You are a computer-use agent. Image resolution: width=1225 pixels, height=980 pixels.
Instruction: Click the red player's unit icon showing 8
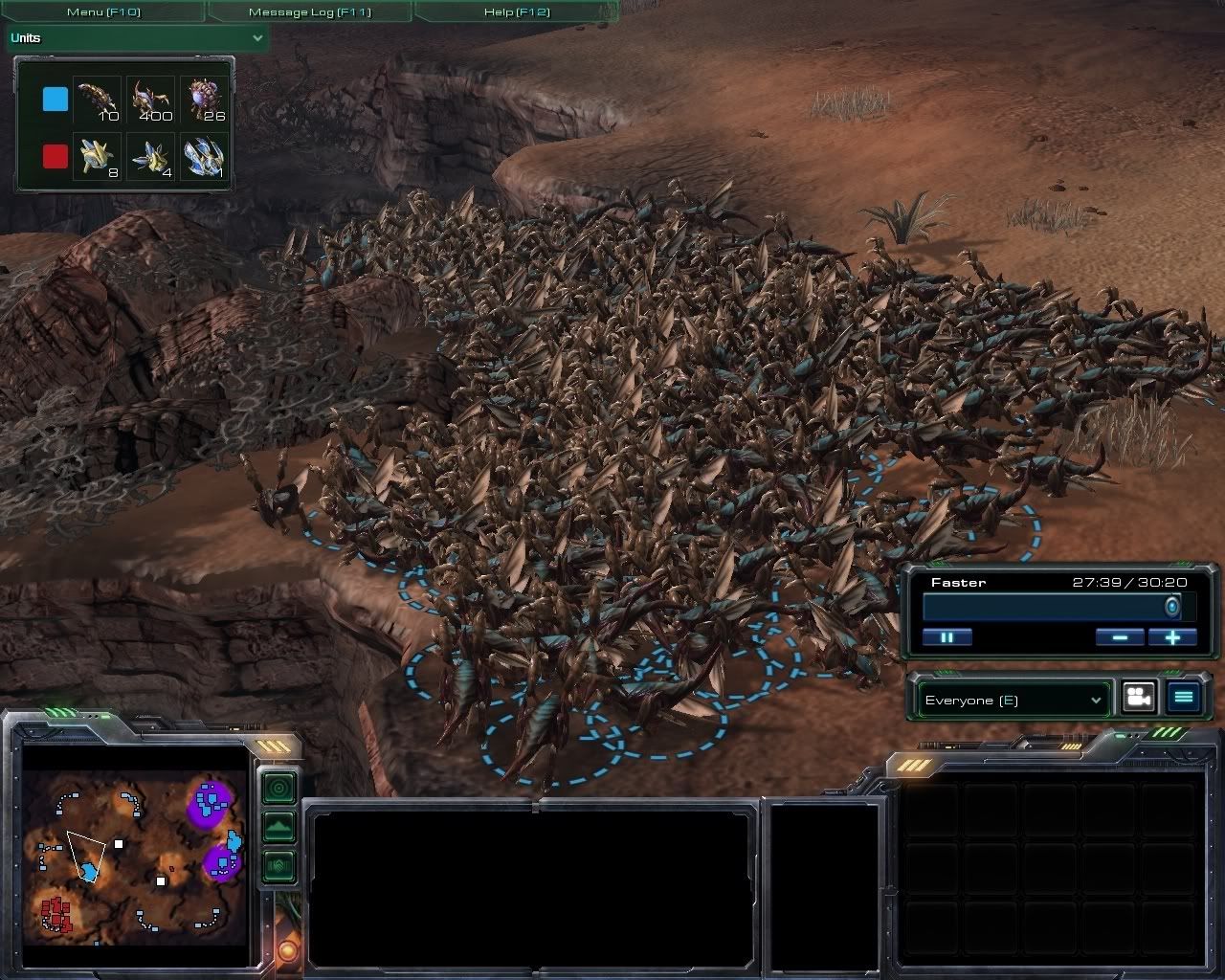pos(98,156)
